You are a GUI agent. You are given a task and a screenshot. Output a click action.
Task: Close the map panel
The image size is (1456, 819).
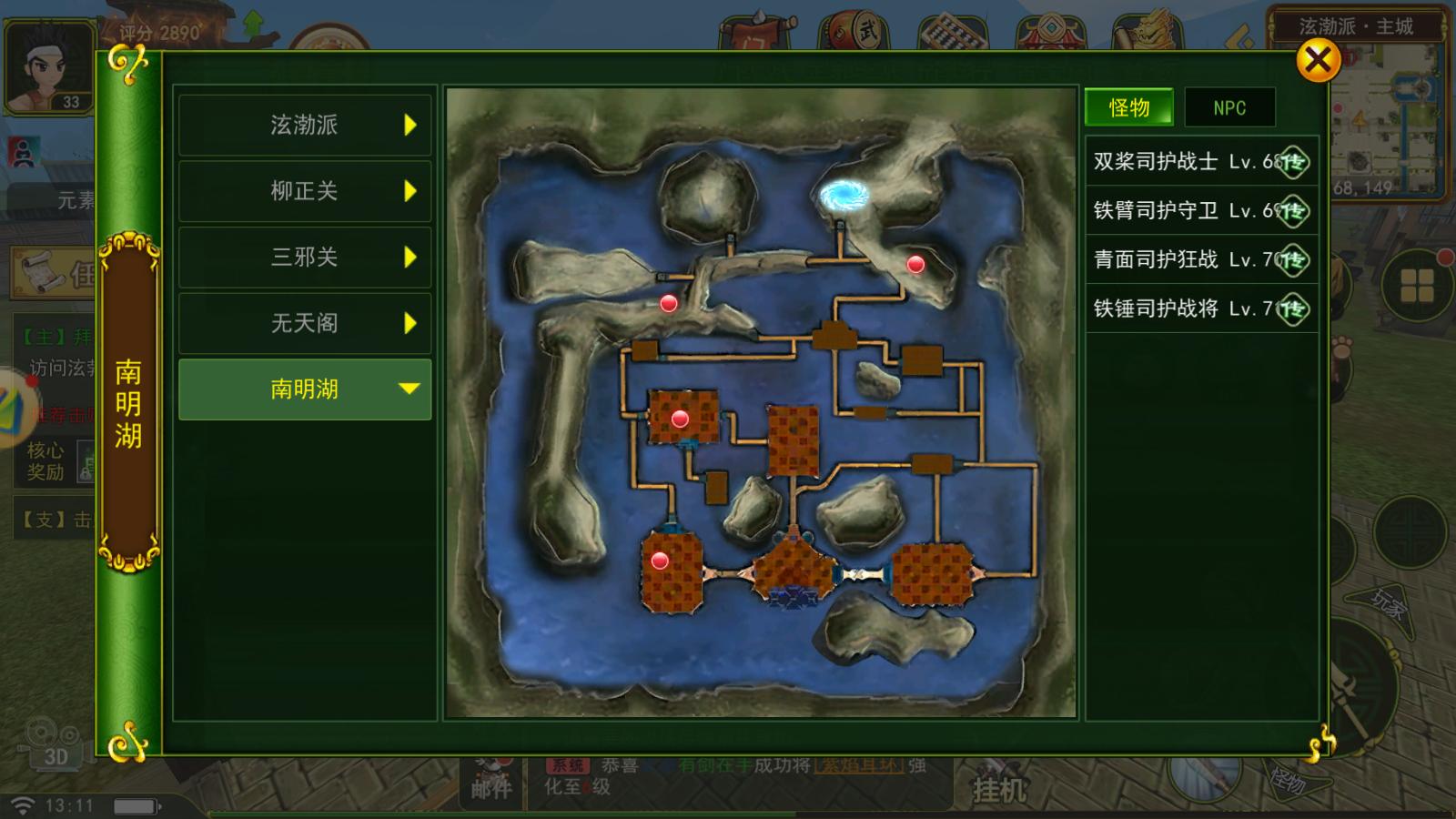click(1318, 62)
